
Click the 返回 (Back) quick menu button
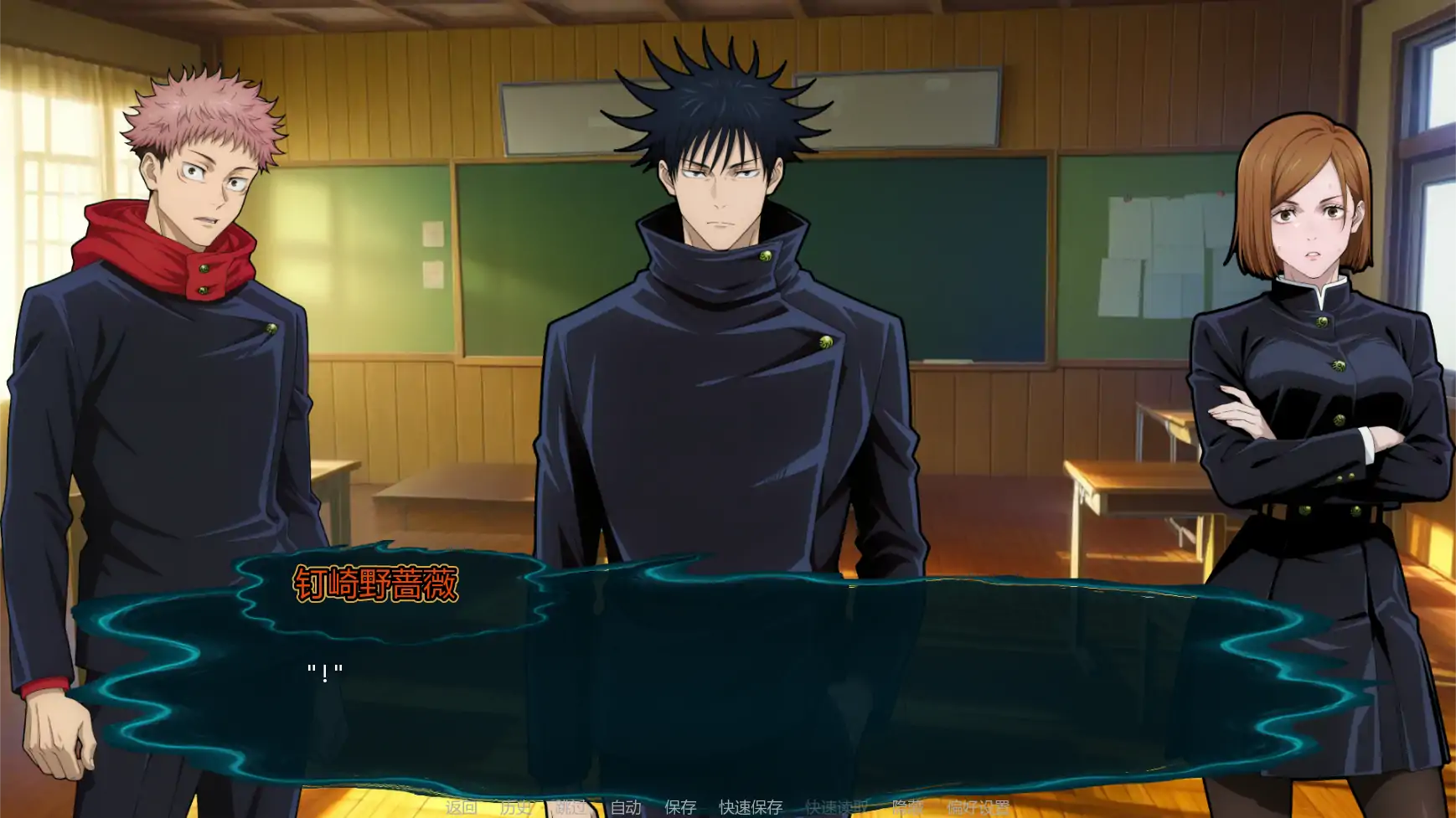pos(461,807)
